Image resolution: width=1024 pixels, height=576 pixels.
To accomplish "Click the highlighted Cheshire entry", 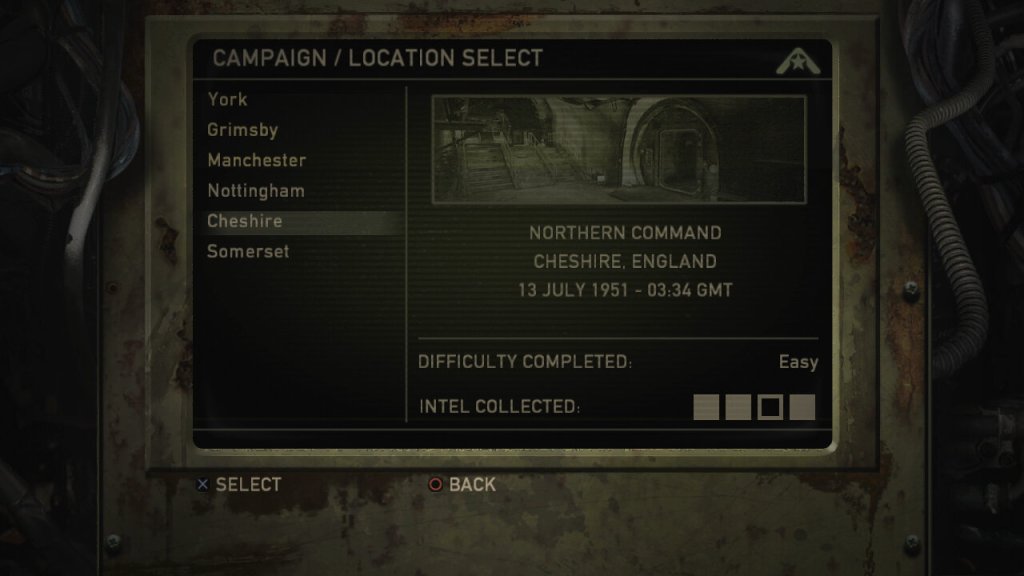I will [245, 221].
